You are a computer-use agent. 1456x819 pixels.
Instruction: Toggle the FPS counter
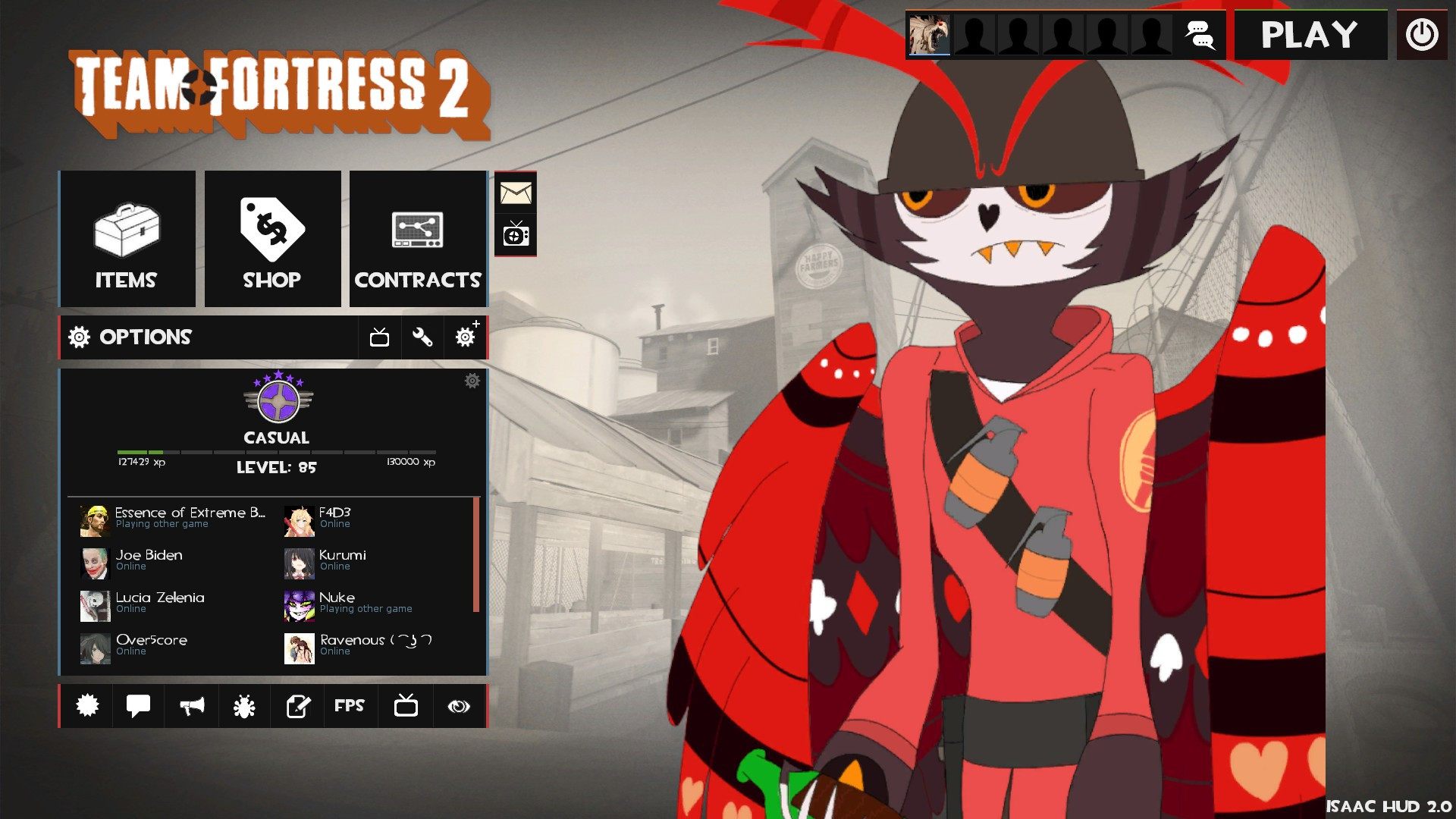point(350,706)
